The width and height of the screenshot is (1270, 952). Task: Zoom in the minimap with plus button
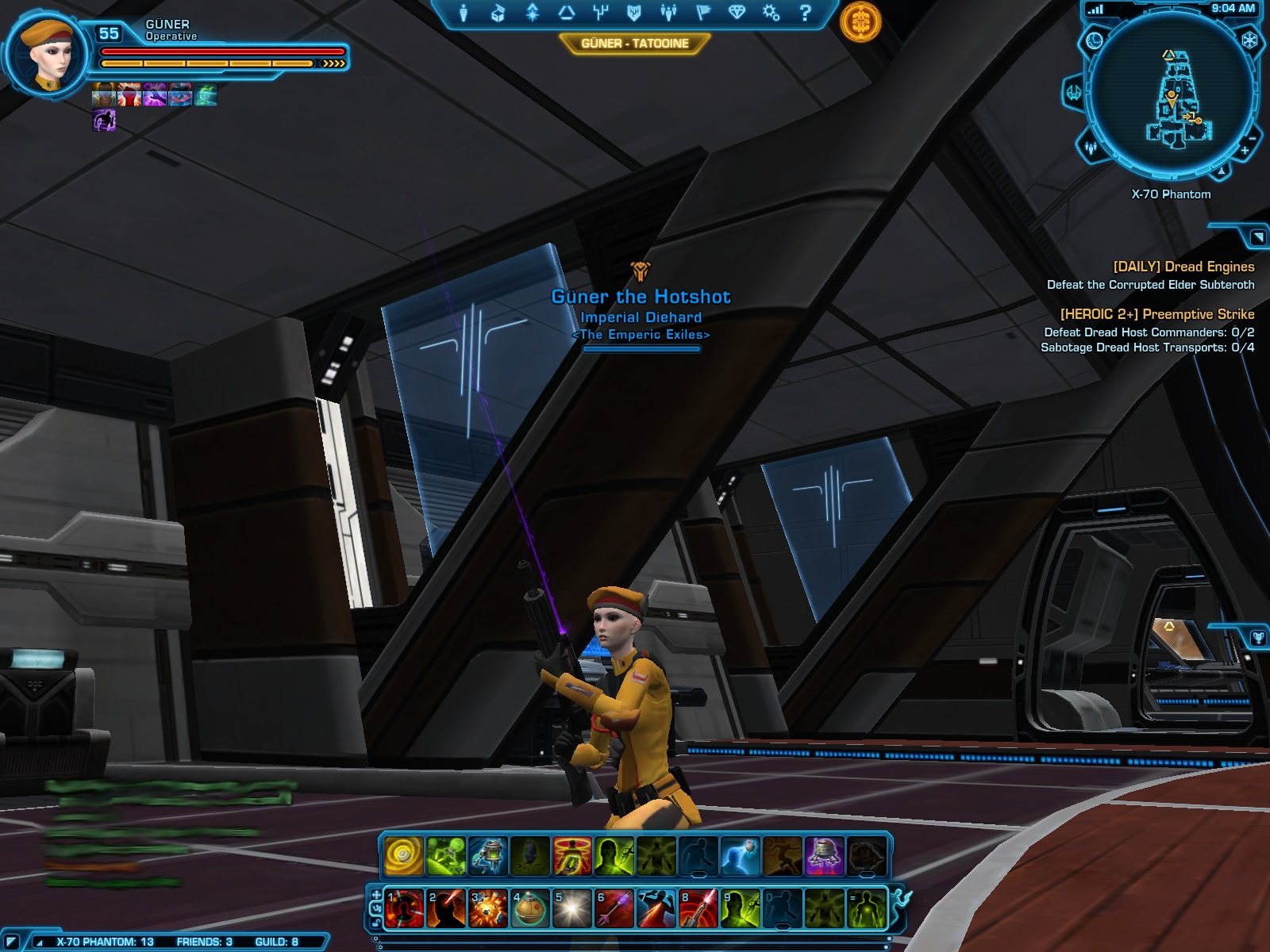click(1245, 150)
